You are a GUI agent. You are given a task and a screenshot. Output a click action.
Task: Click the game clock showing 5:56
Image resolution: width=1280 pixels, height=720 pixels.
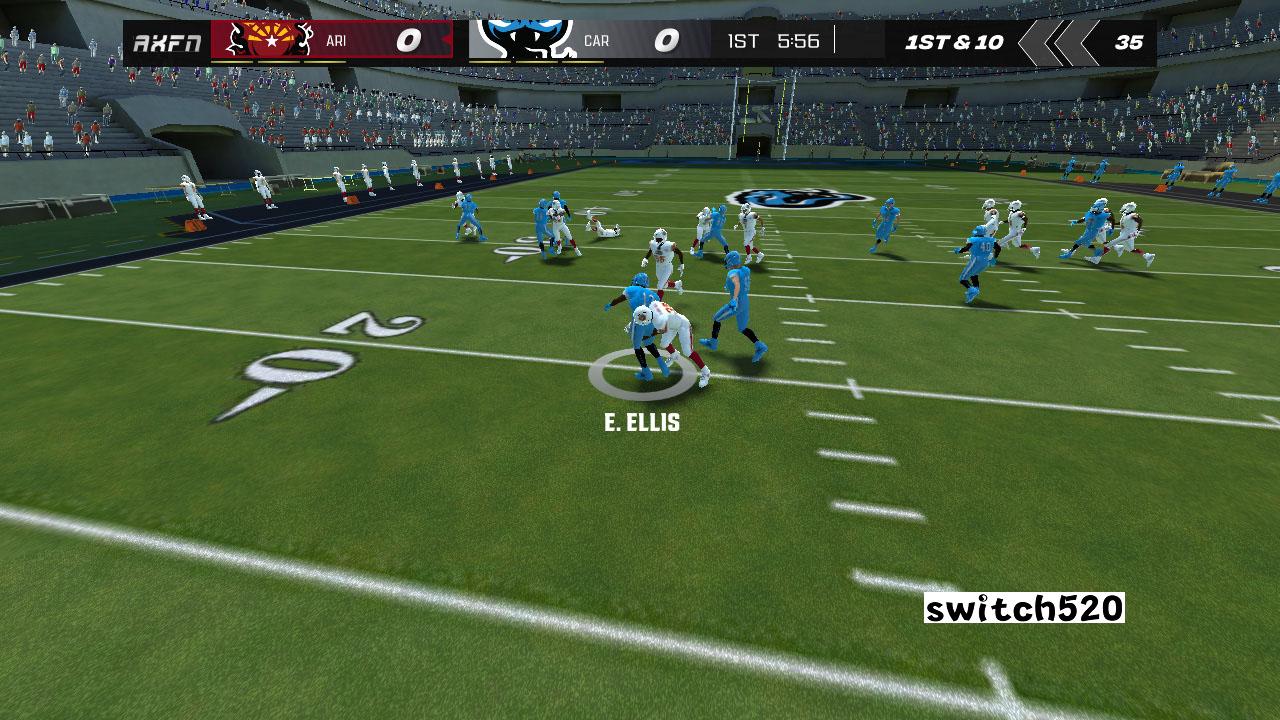click(797, 42)
